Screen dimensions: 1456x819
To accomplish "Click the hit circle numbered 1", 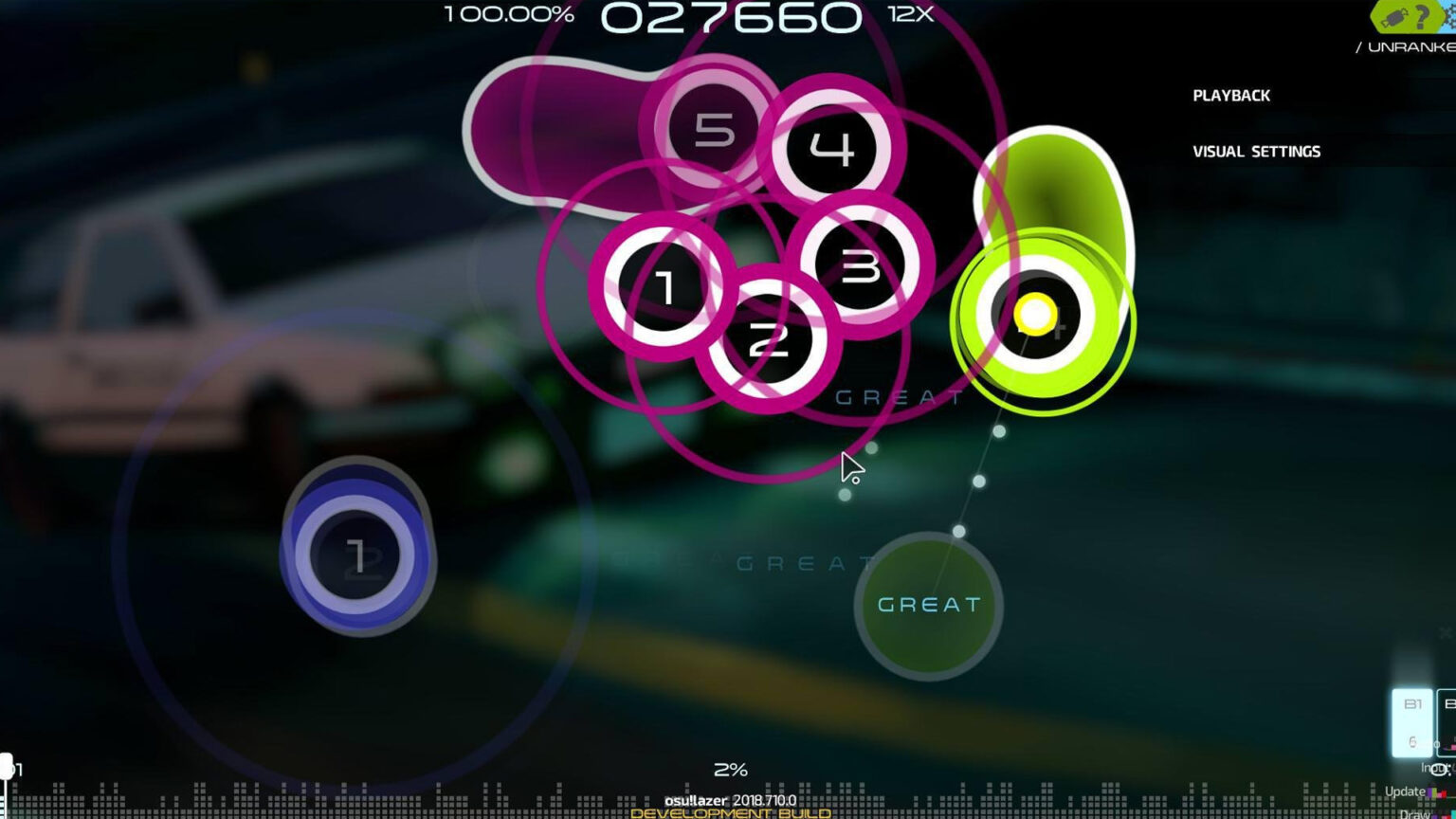I will click(664, 284).
